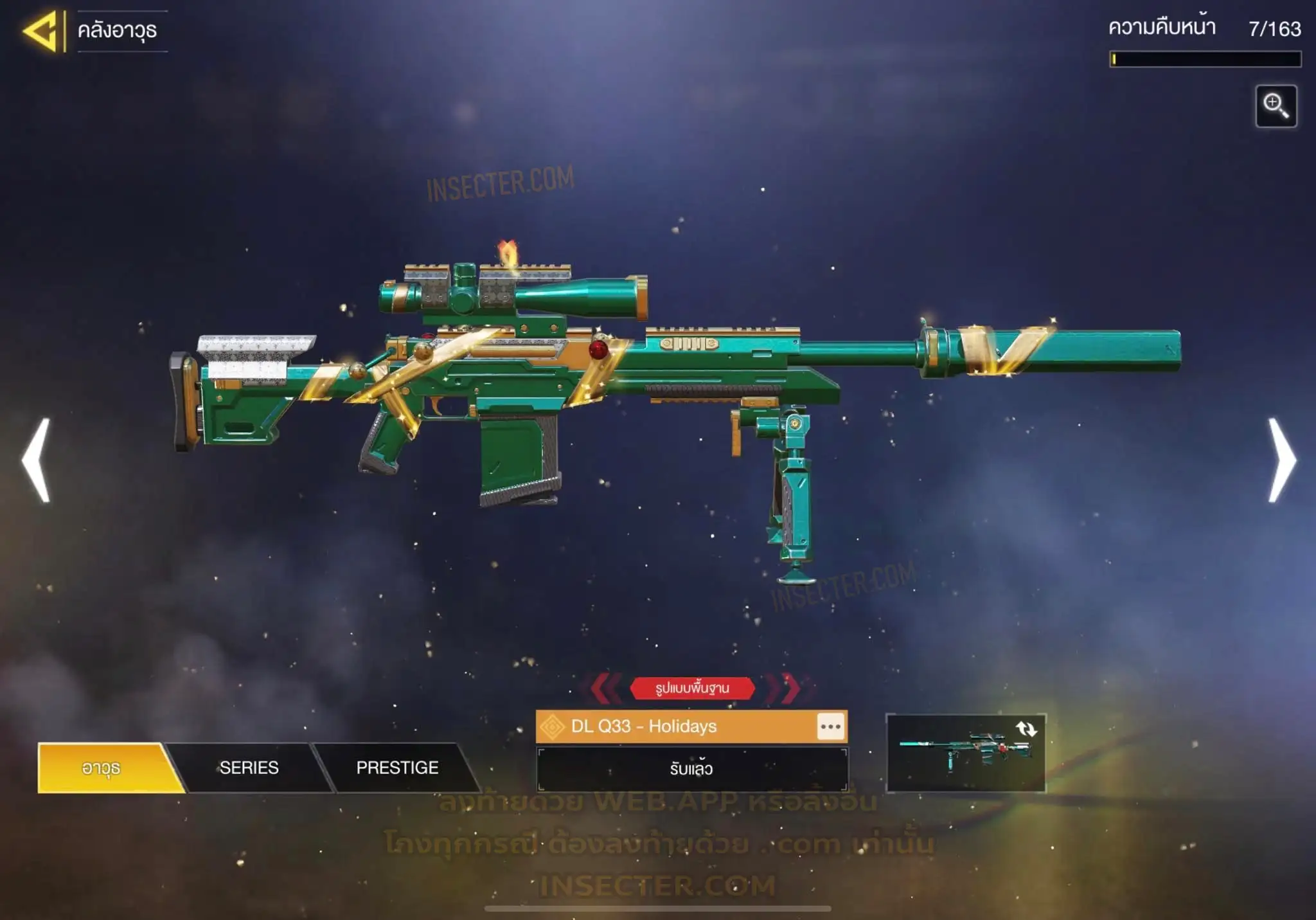
Task: Open the magnifier zoom view
Action: pos(1276,106)
